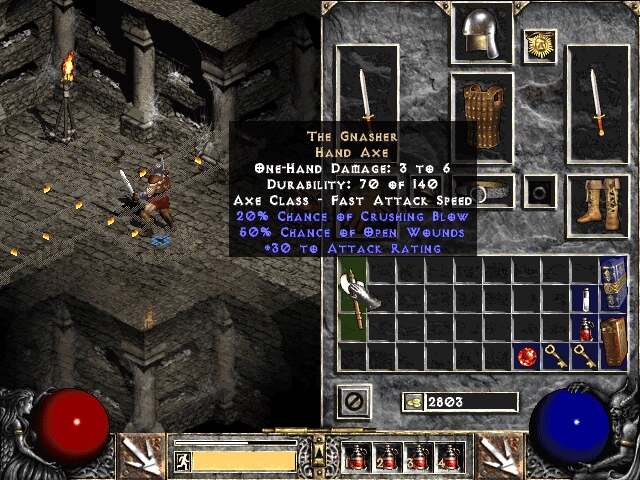Pick up the dark ring
Viewport: 640px width, 480px height.
[x=541, y=190]
